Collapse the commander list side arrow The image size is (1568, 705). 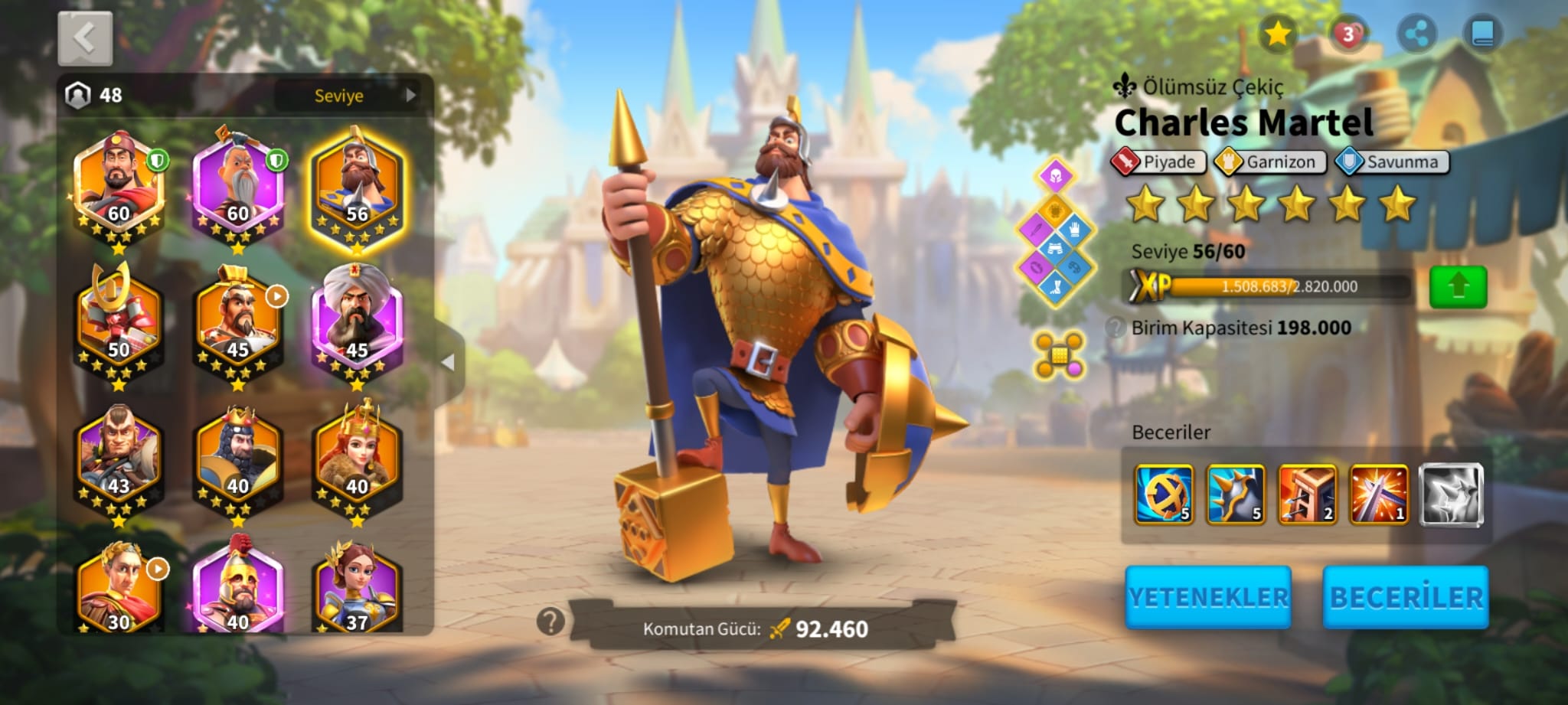click(449, 362)
